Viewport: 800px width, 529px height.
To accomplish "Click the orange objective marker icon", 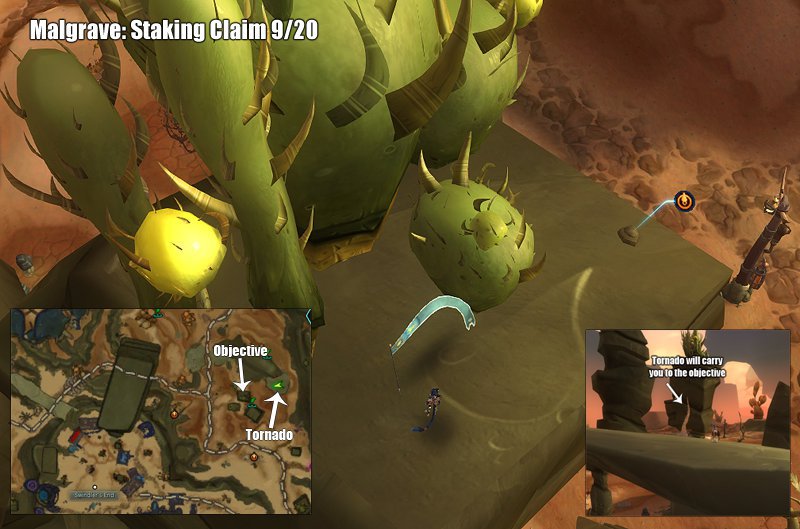I will 684,200.
